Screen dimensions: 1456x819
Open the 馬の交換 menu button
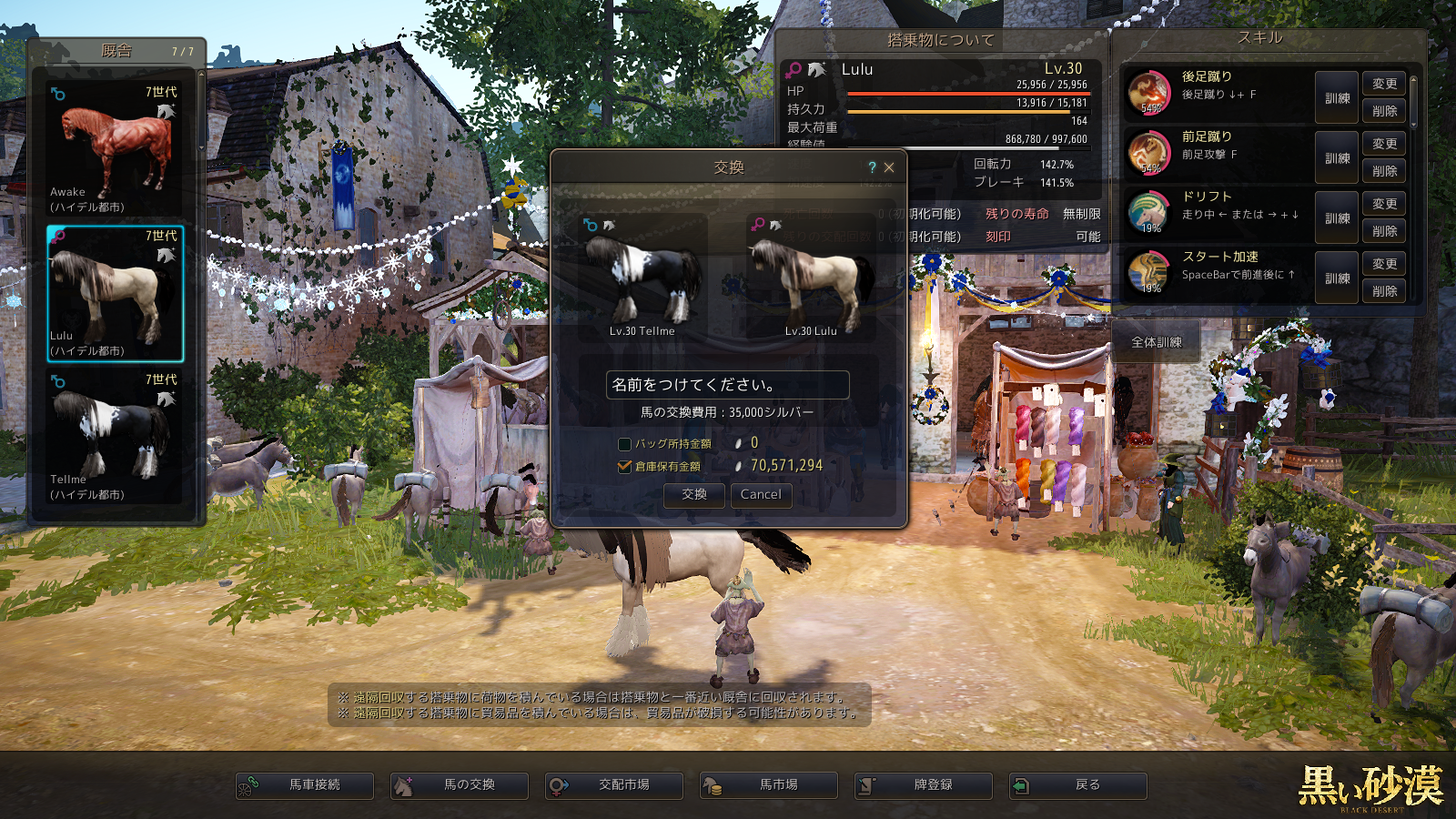[x=460, y=784]
